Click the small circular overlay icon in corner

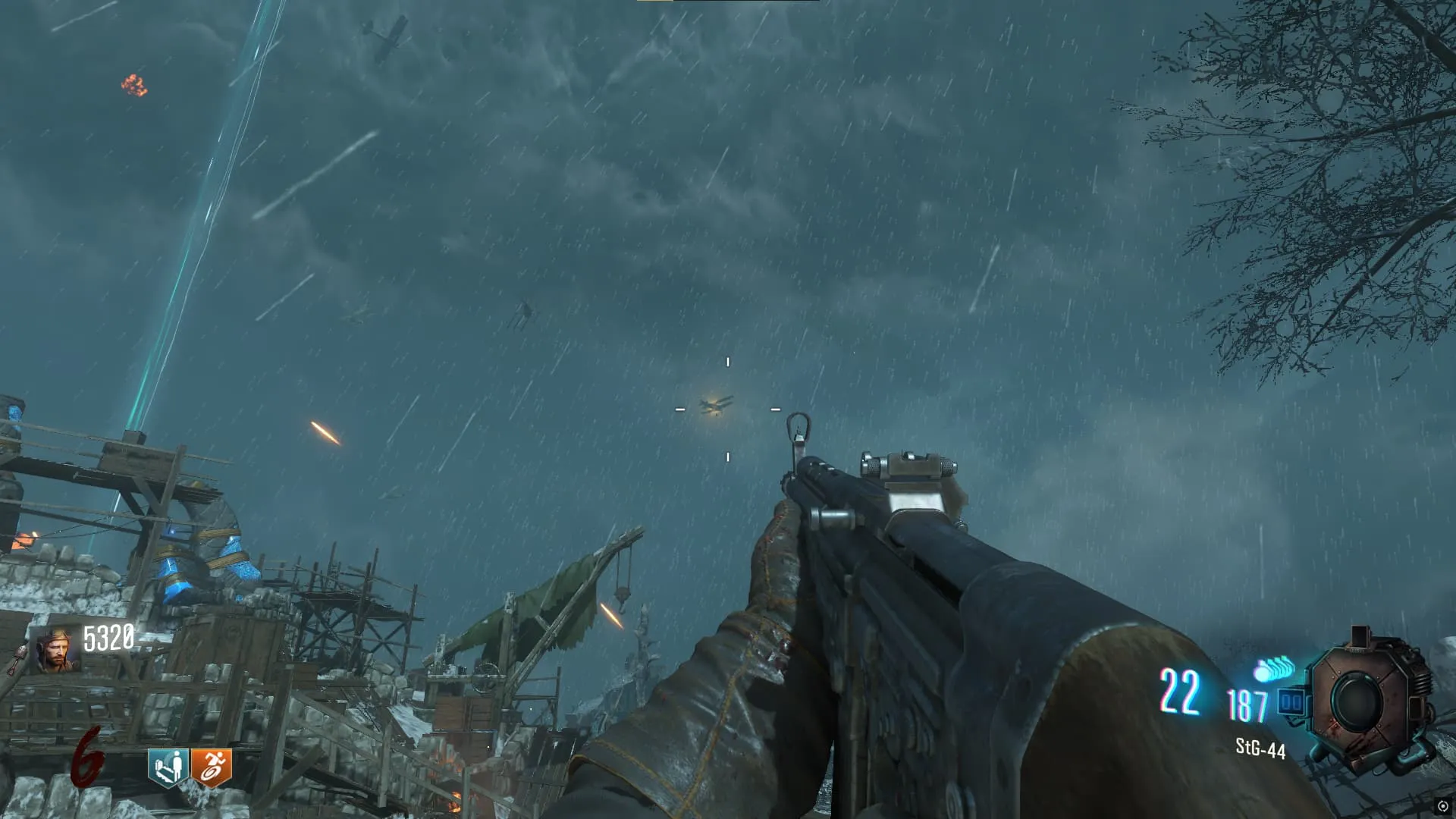(1442, 806)
